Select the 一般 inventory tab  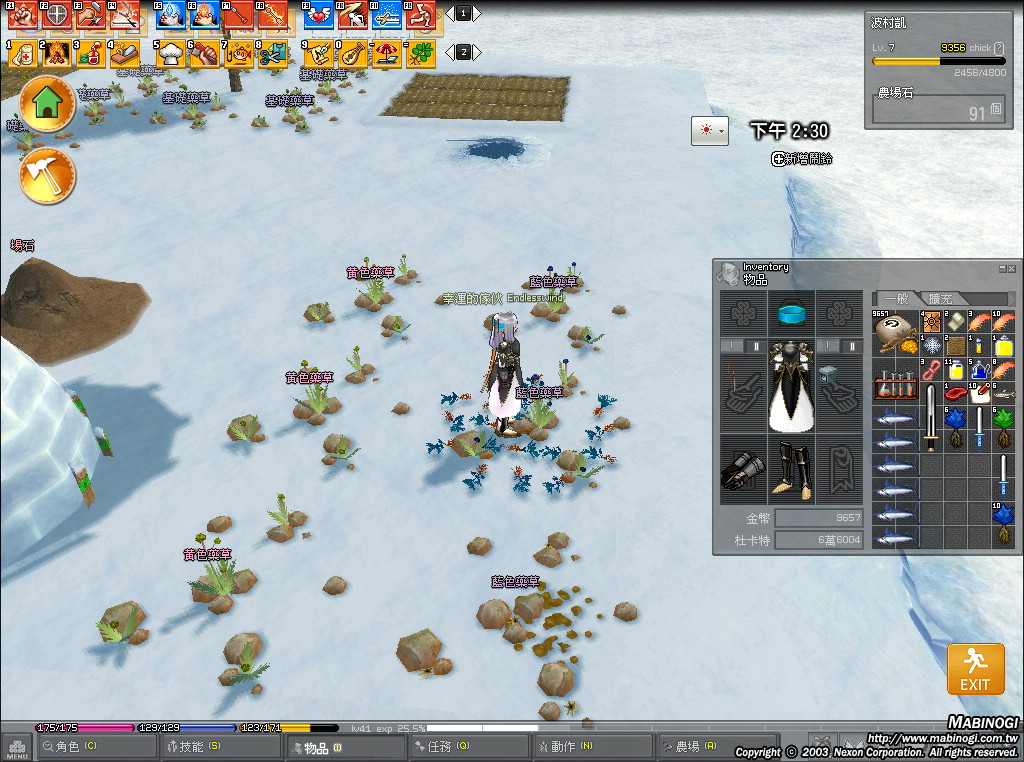click(x=896, y=298)
